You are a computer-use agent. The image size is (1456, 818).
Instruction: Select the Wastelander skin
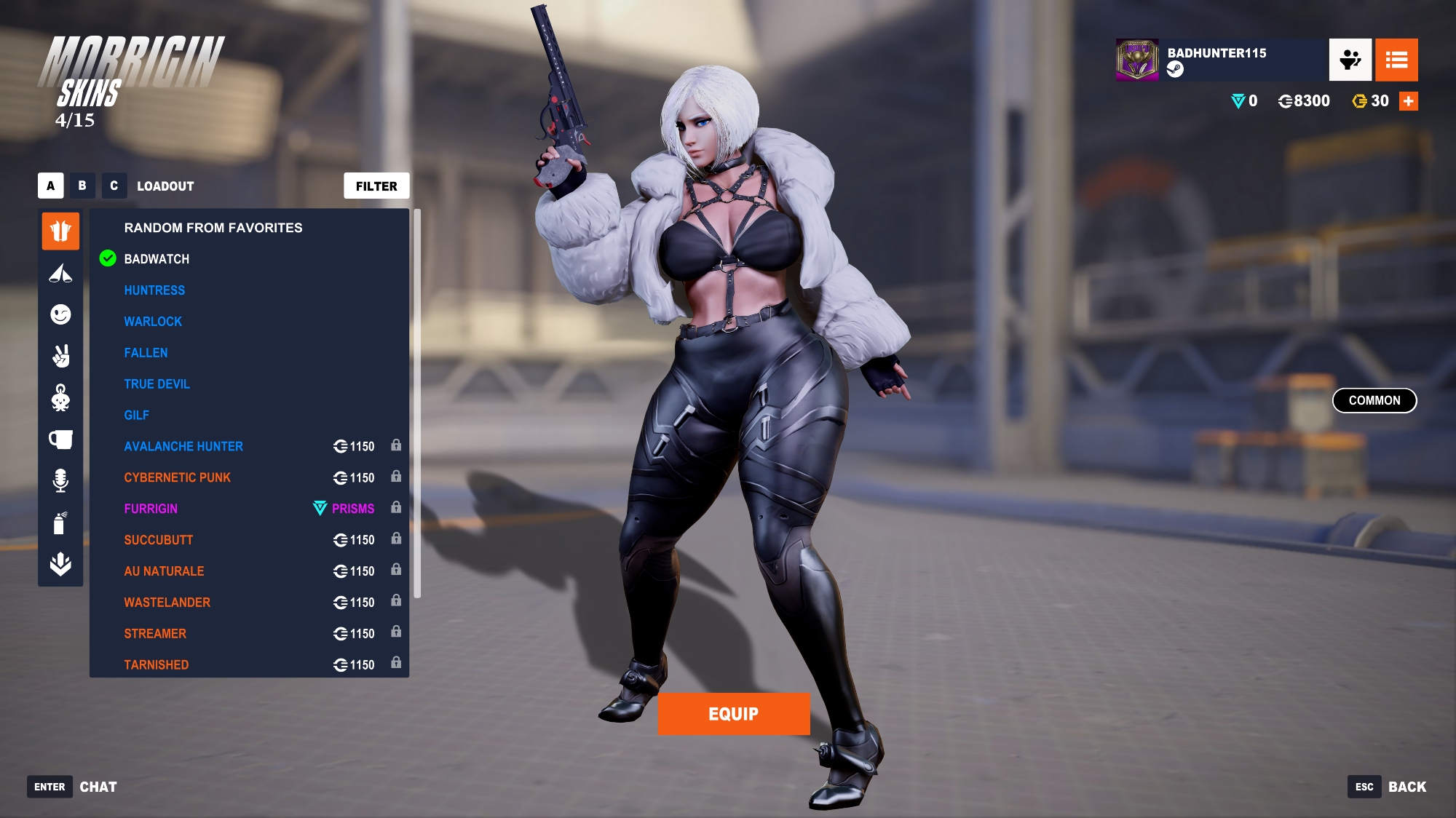tap(167, 603)
